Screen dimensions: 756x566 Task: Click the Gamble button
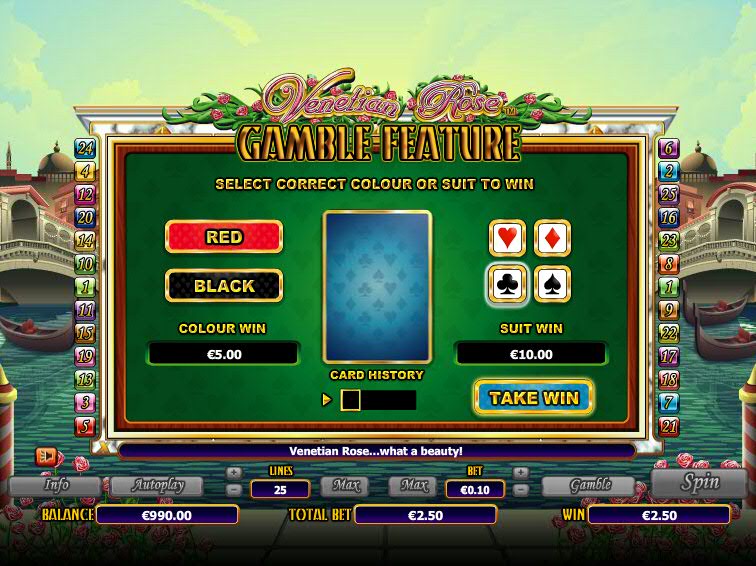point(589,486)
